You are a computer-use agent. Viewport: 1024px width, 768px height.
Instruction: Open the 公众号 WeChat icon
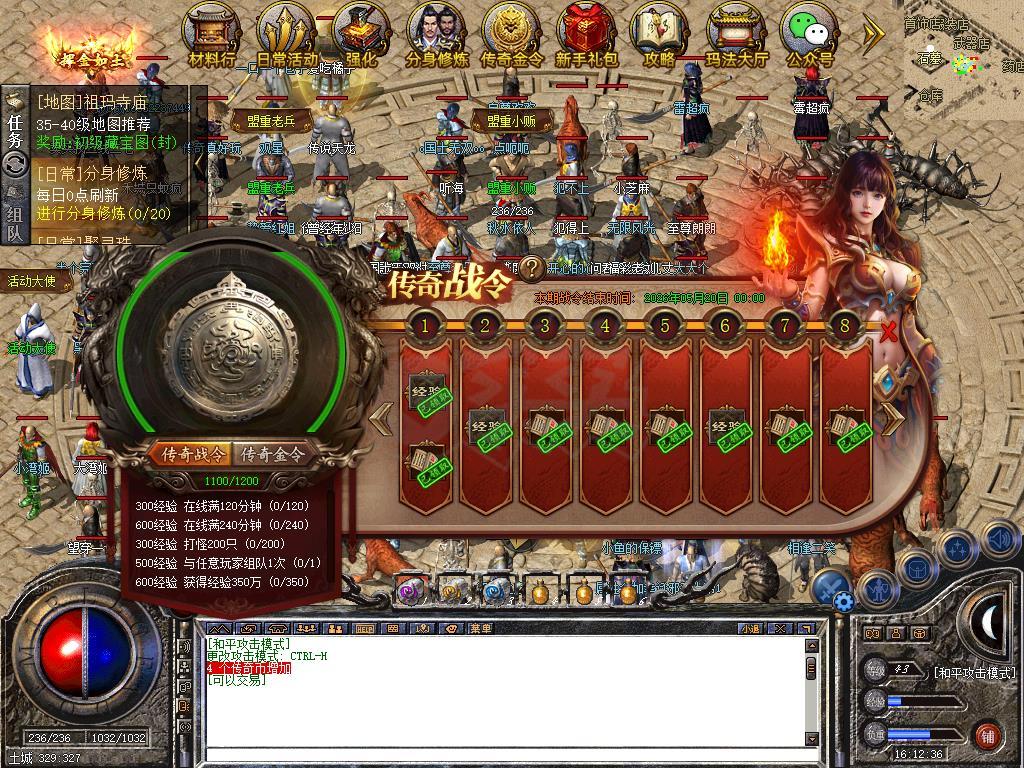pos(810,36)
